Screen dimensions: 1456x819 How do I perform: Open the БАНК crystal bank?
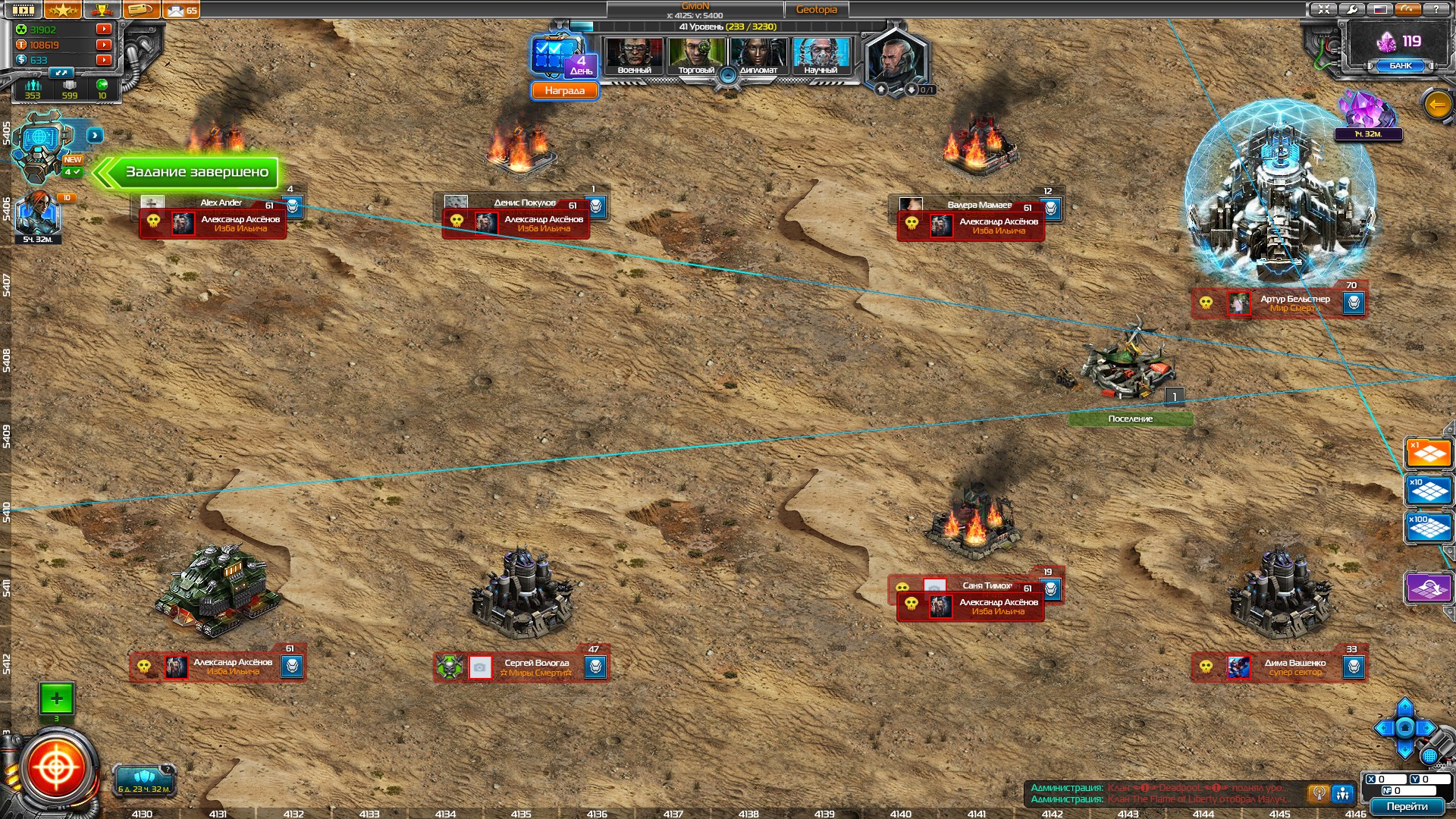tap(1400, 66)
